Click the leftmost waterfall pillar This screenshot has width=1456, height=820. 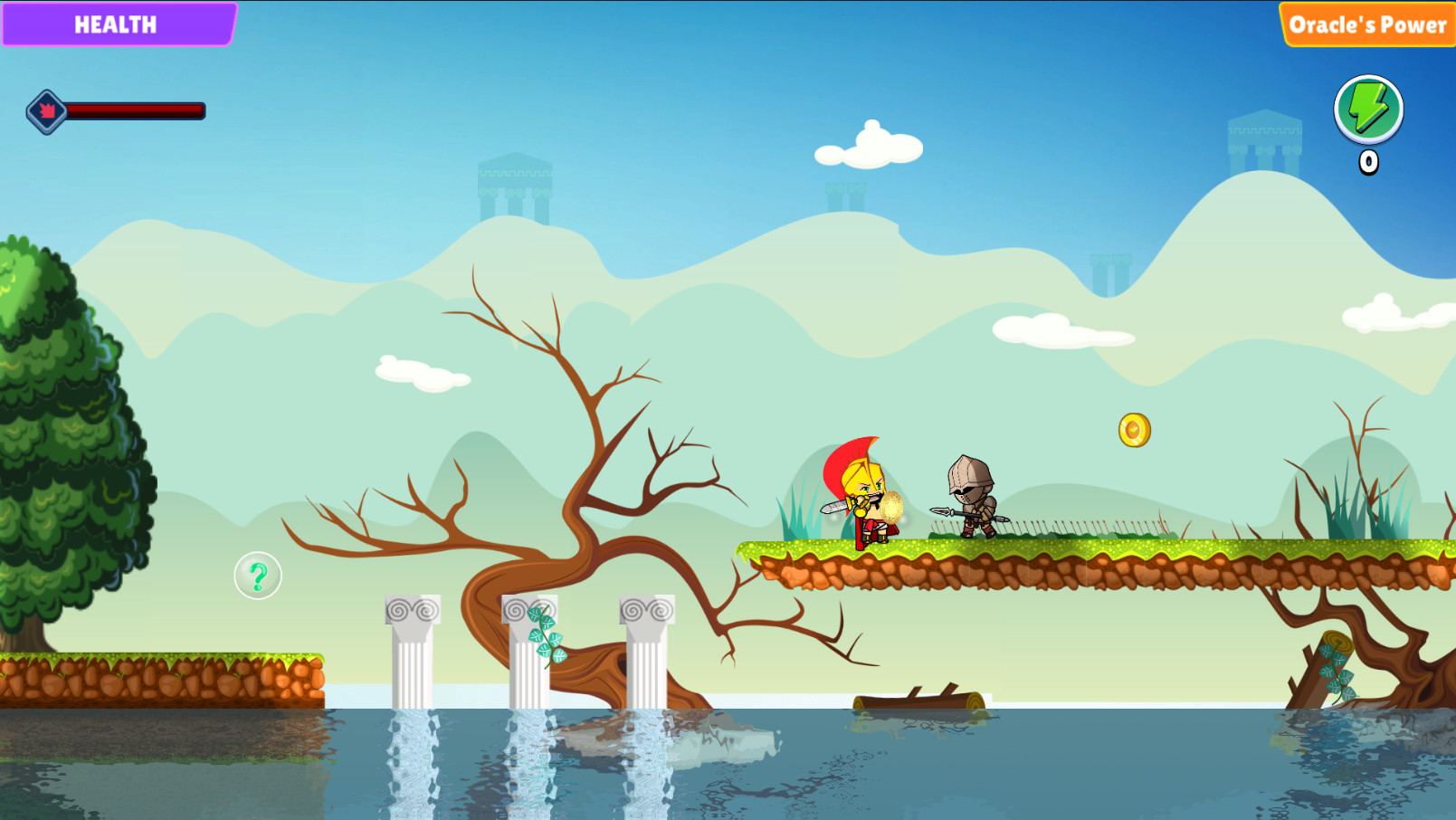[414, 652]
